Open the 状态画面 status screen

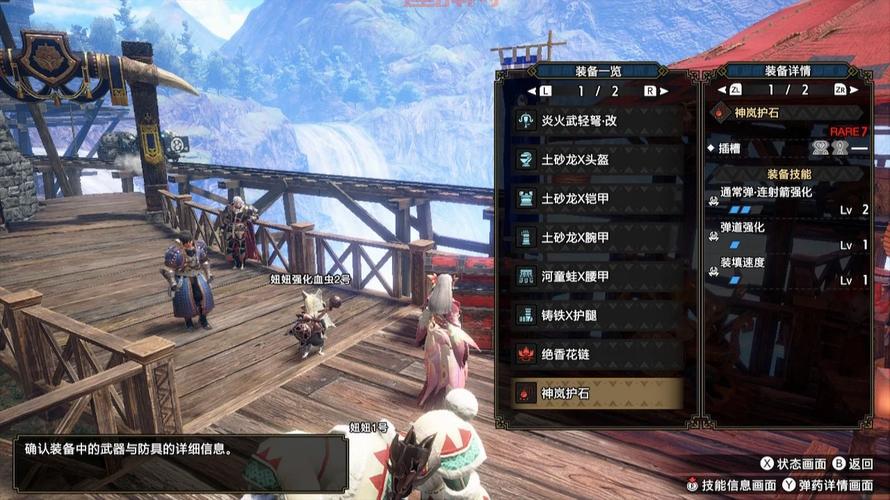click(793, 464)
